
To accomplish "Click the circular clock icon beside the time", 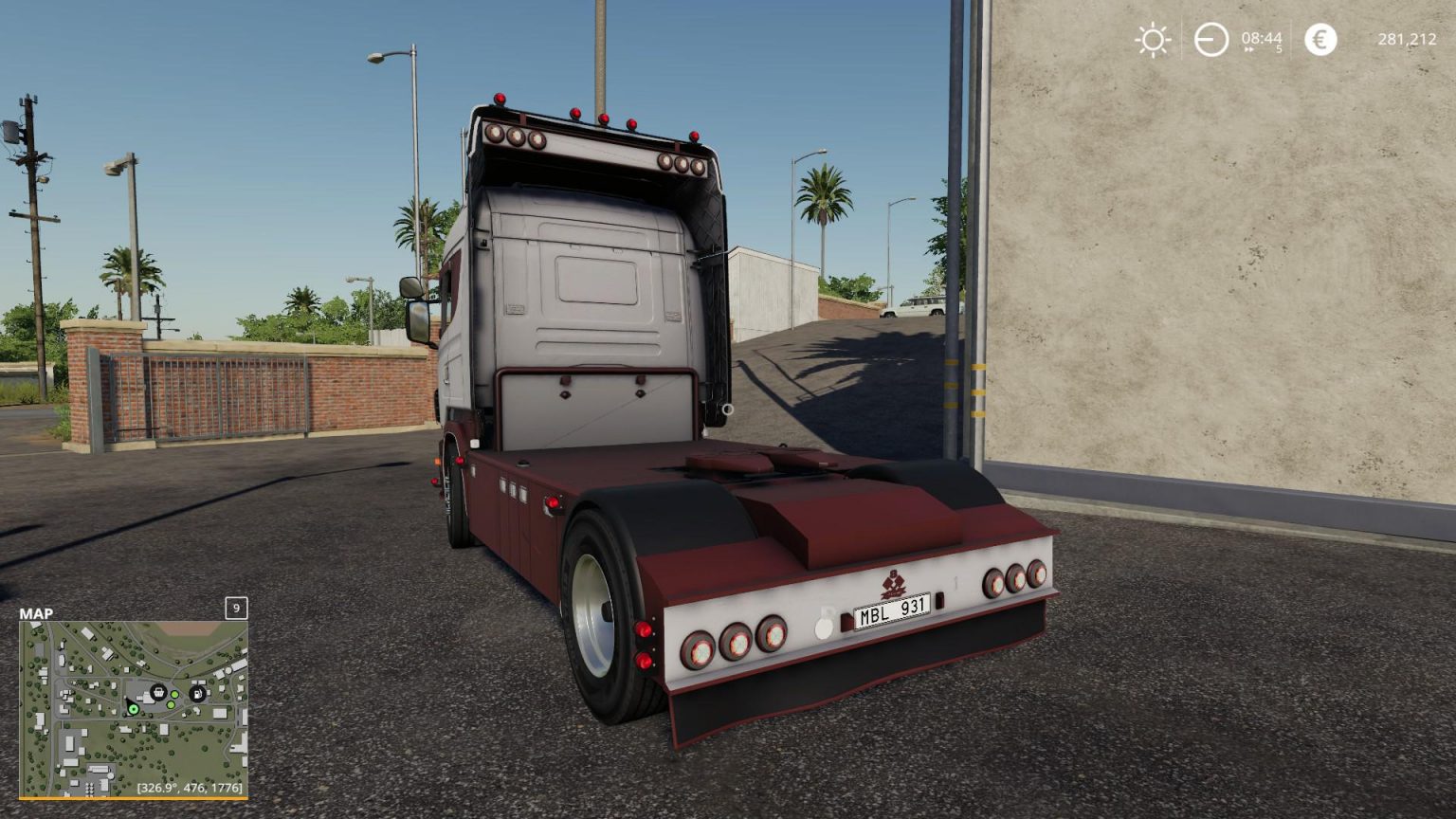I will click(1211, 39).
